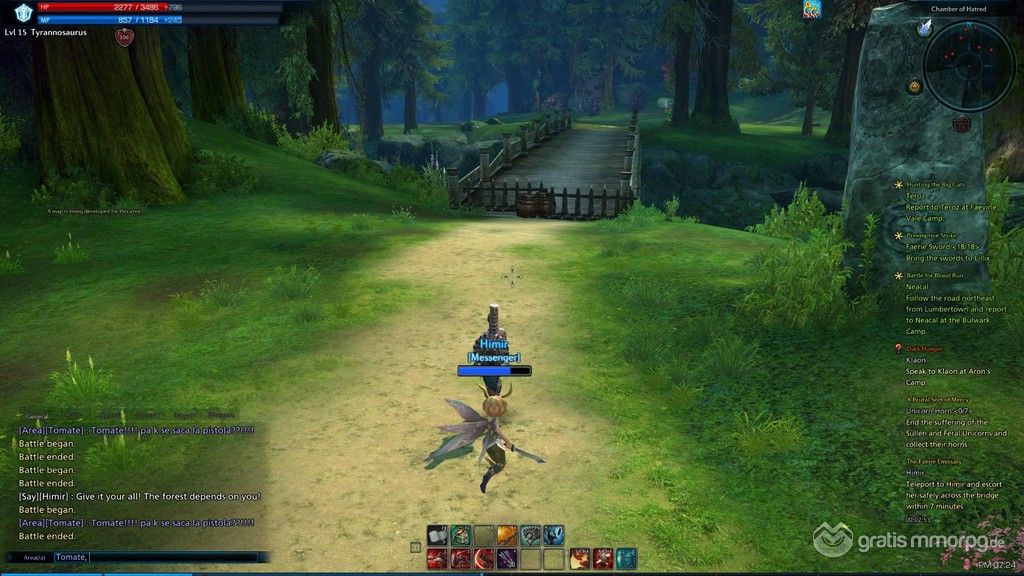Viewport: 1024px width, 576px height.
Task: Click the orange emblem icon beside the minimap
Action: tap(914, 87)
